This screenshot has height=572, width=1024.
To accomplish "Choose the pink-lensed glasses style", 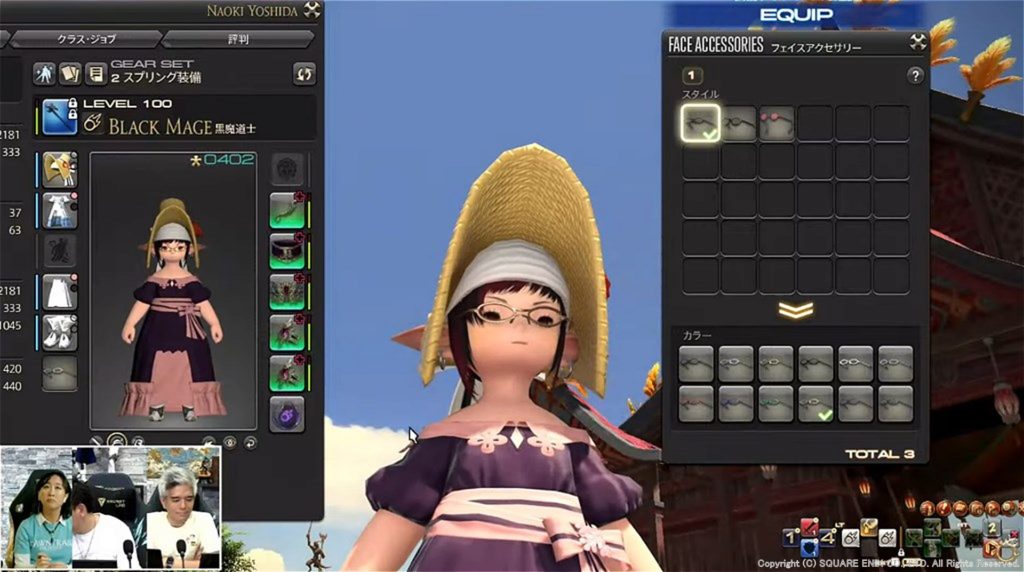I will coord(777,123).
